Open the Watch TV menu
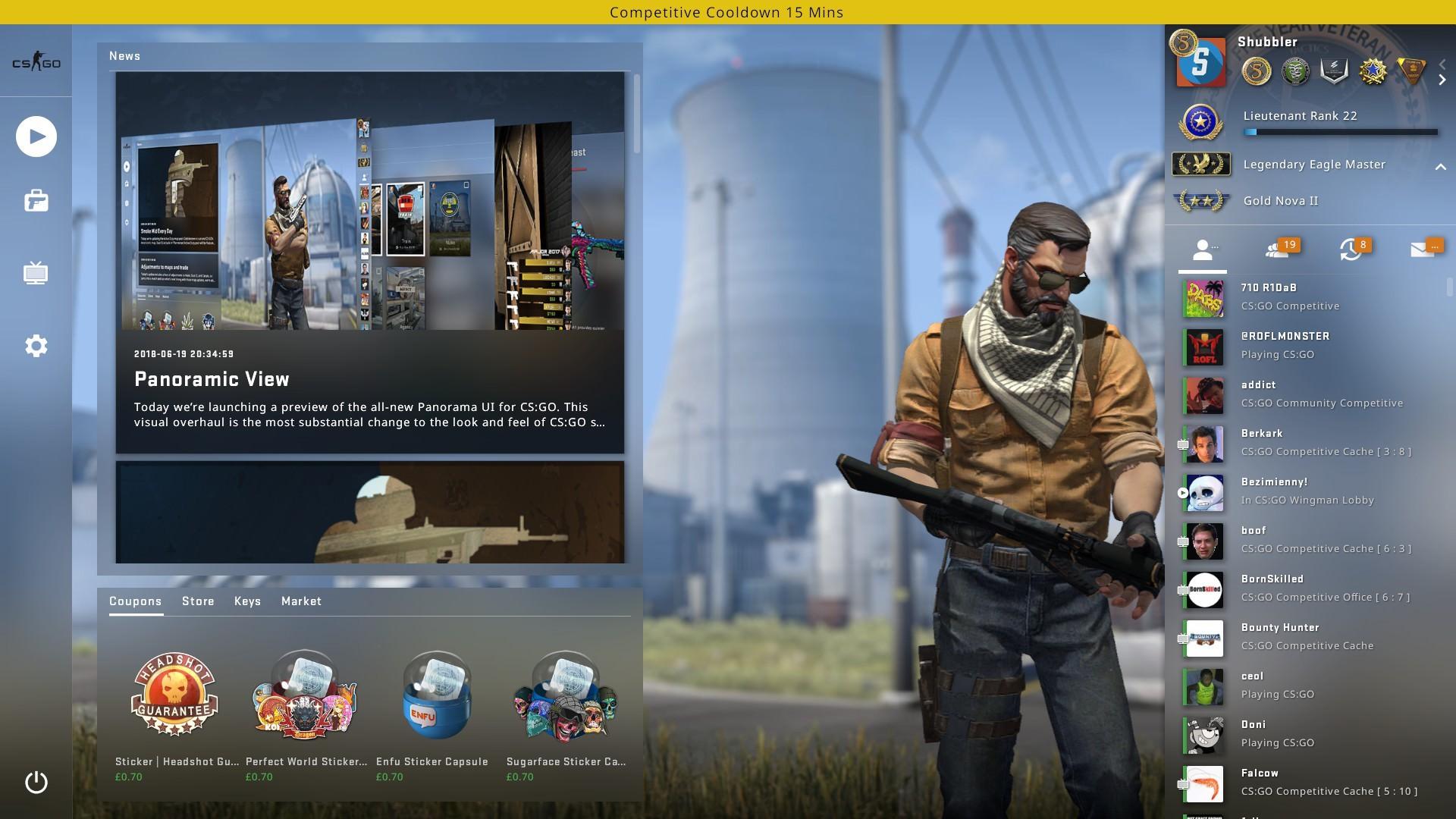The width and height of the screenshot is (1456, 819). coord(36,273)
